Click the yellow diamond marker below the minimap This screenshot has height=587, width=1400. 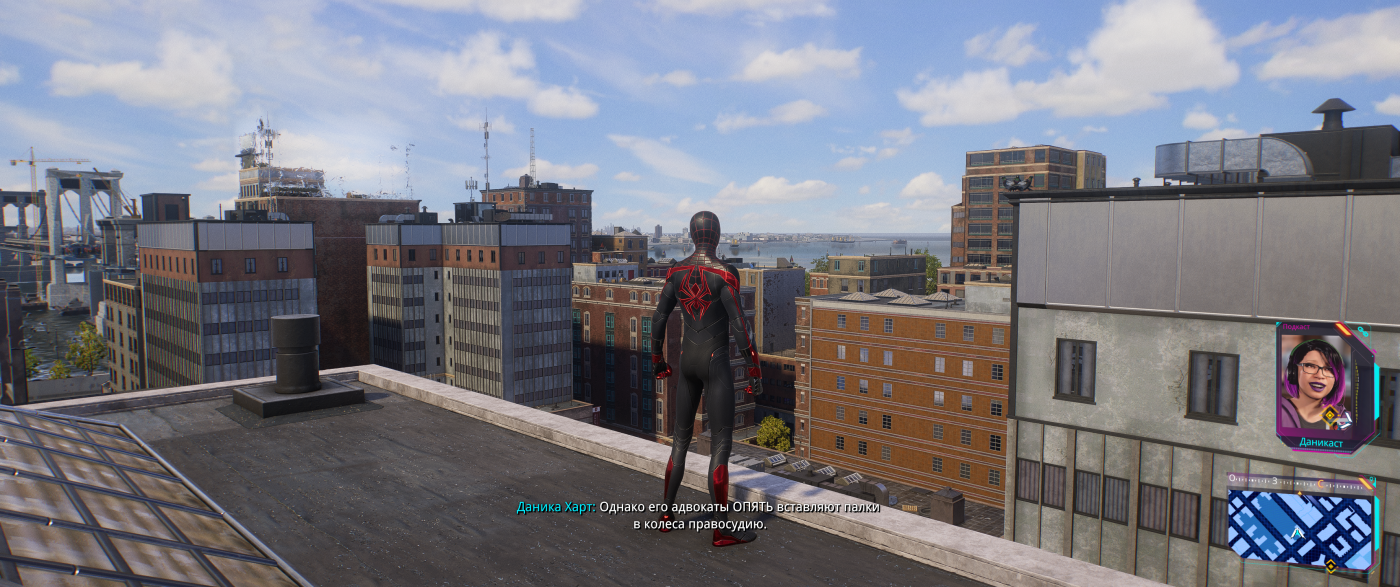pyautogui.click(x=1330, y=566)
